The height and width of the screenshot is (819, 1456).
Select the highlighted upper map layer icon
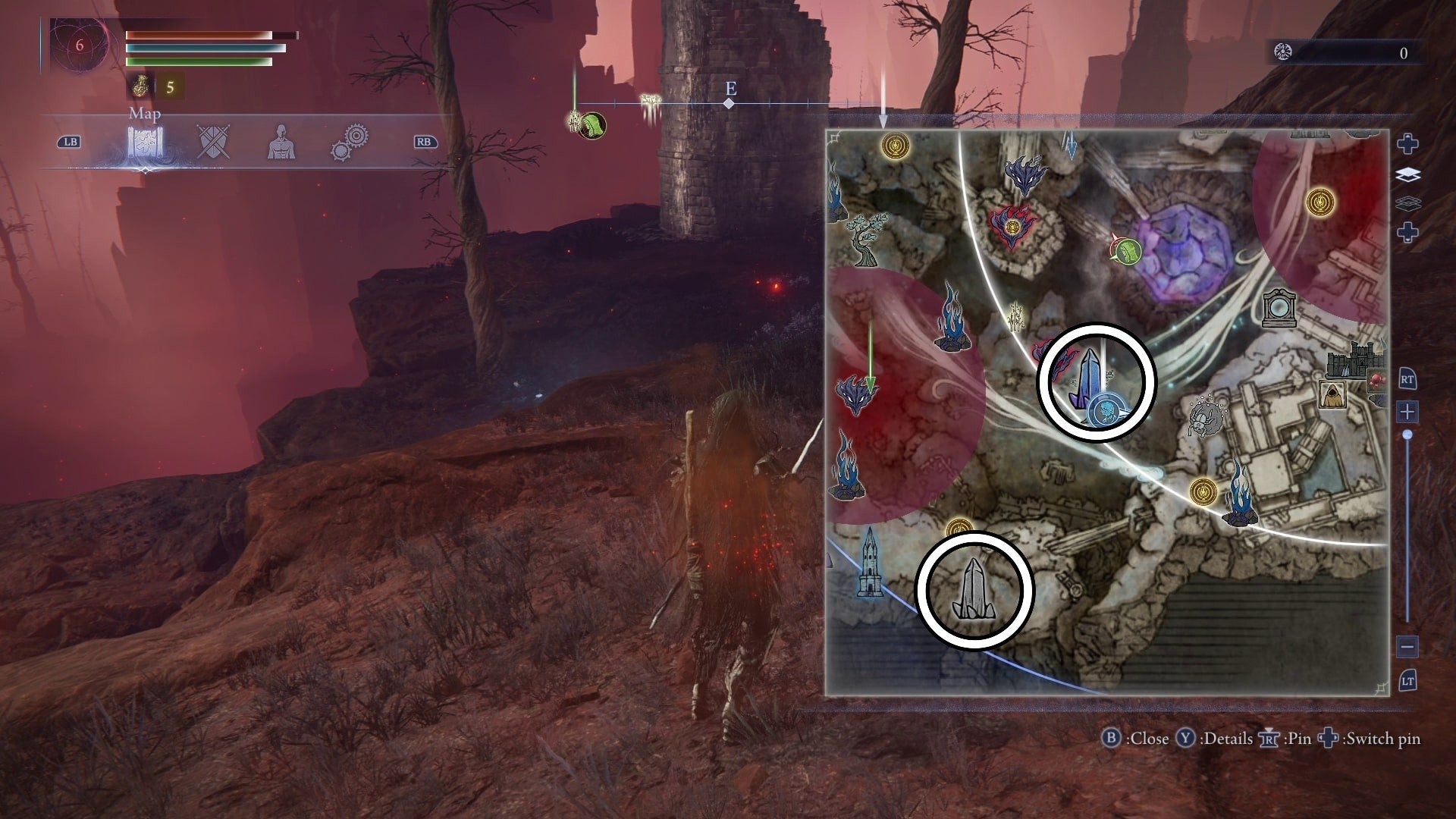[x=1407, y=175]
